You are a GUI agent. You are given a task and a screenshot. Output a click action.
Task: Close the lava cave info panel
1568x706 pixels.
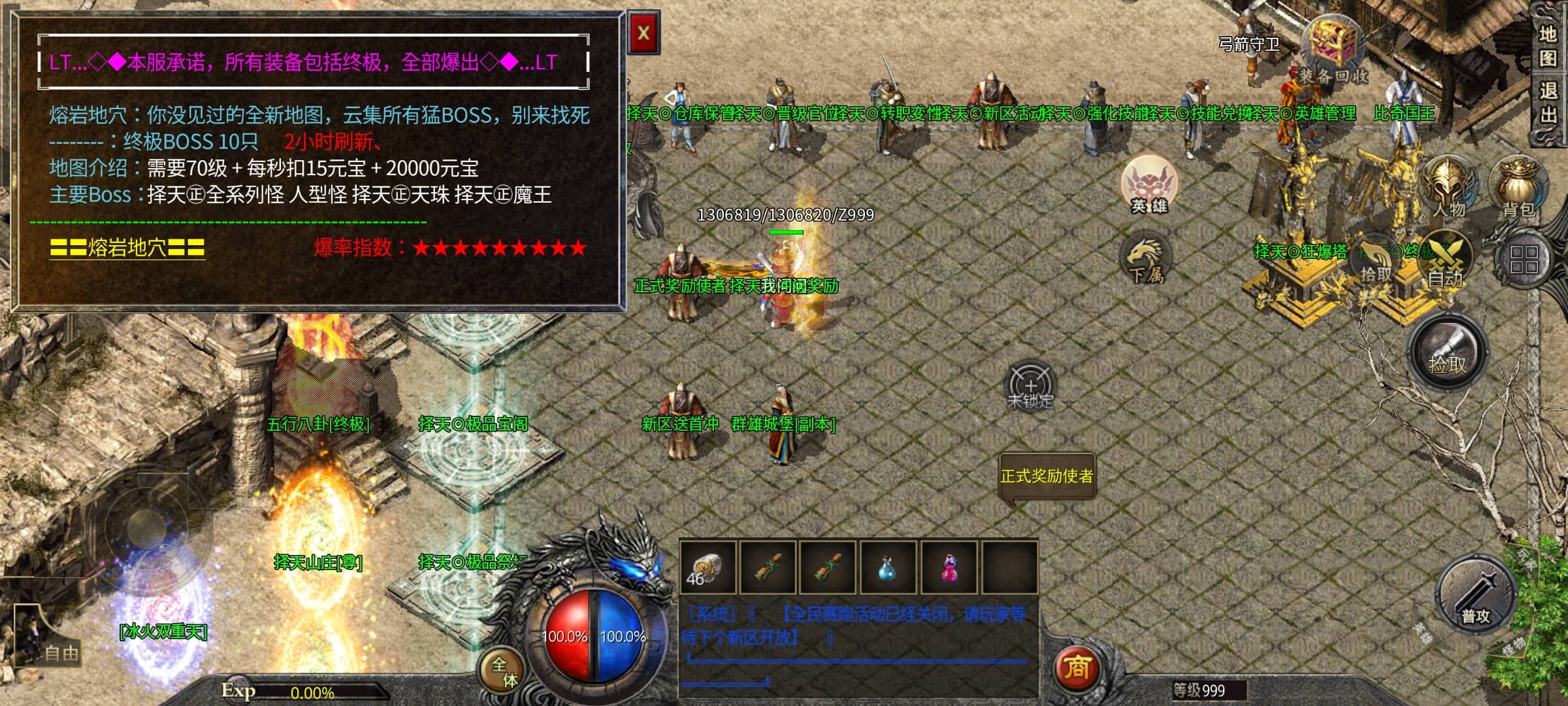tap(644, 33)
